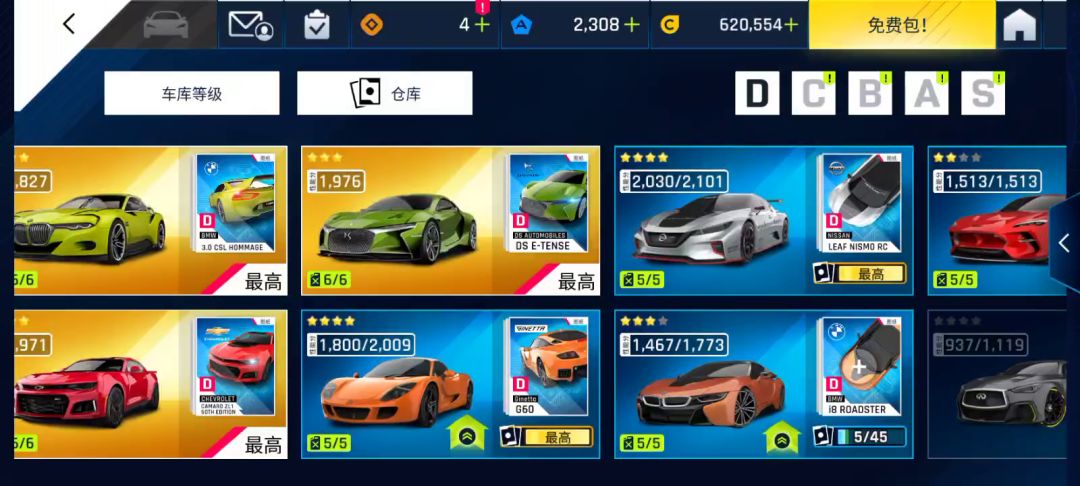This screenshot has height=486, width=1080.
Task: Go back using the top-left arrow
Action: pos(68,24)
